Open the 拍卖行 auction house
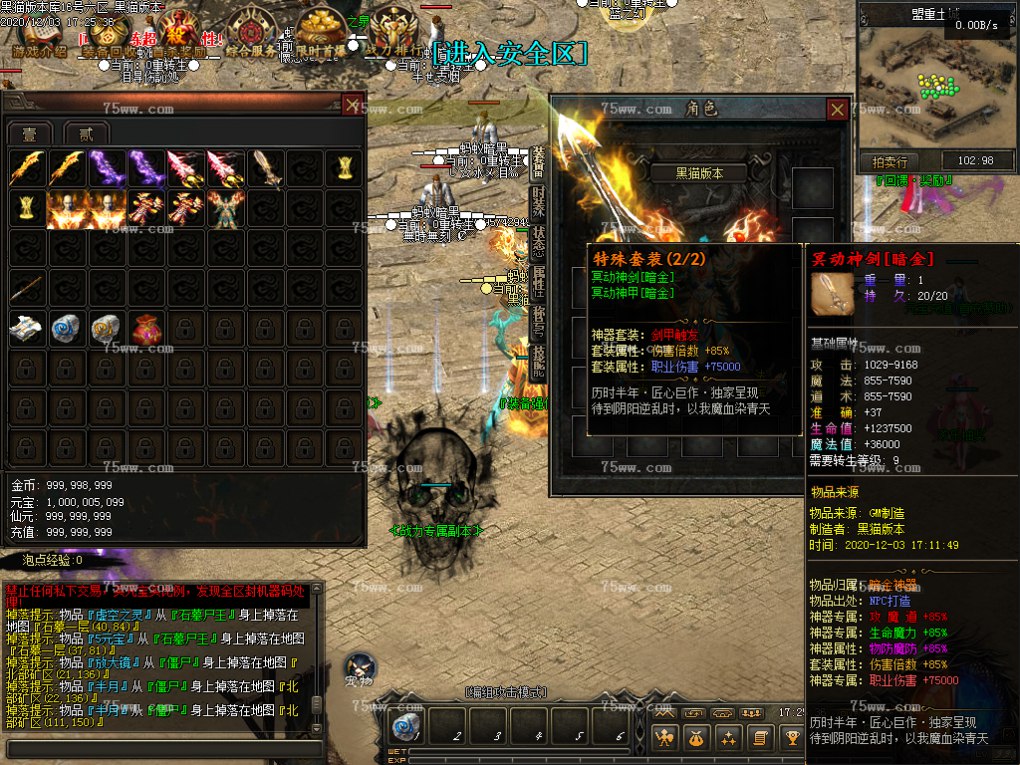The width and height of the screenshot is (1020, 765). point(889,161)
